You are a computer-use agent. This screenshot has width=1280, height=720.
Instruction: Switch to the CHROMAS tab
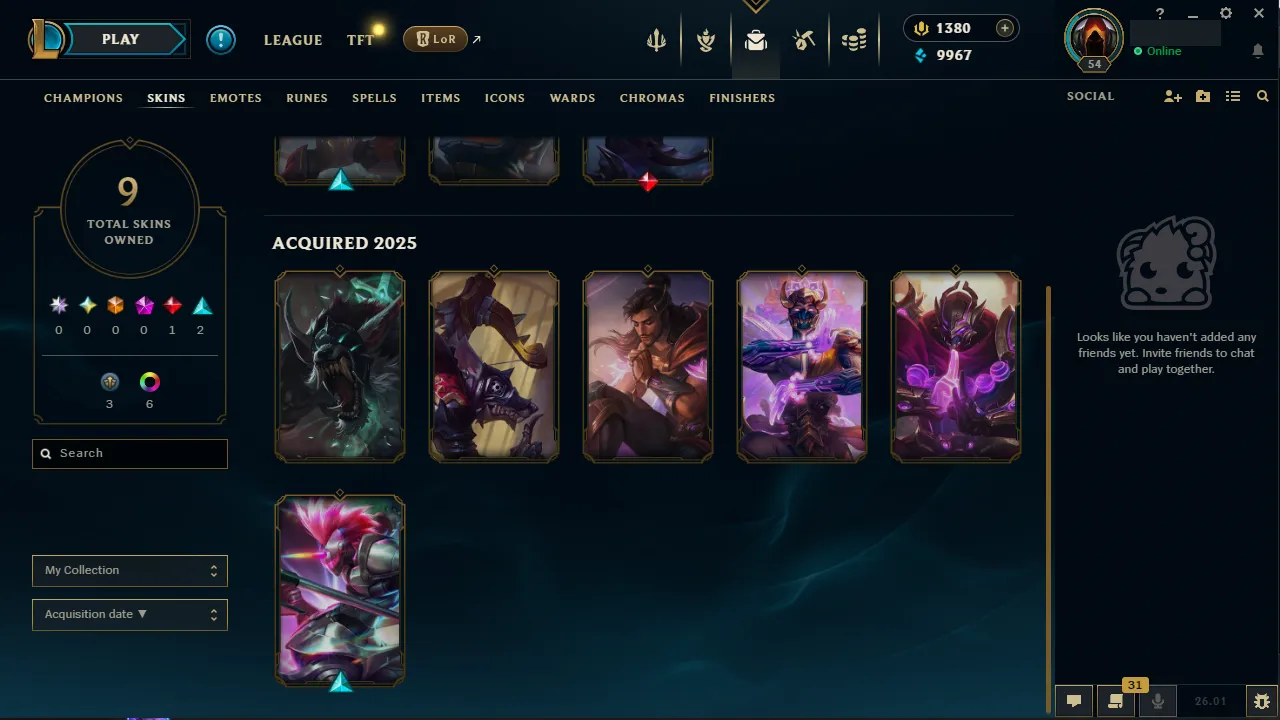(x=652, y=98)
